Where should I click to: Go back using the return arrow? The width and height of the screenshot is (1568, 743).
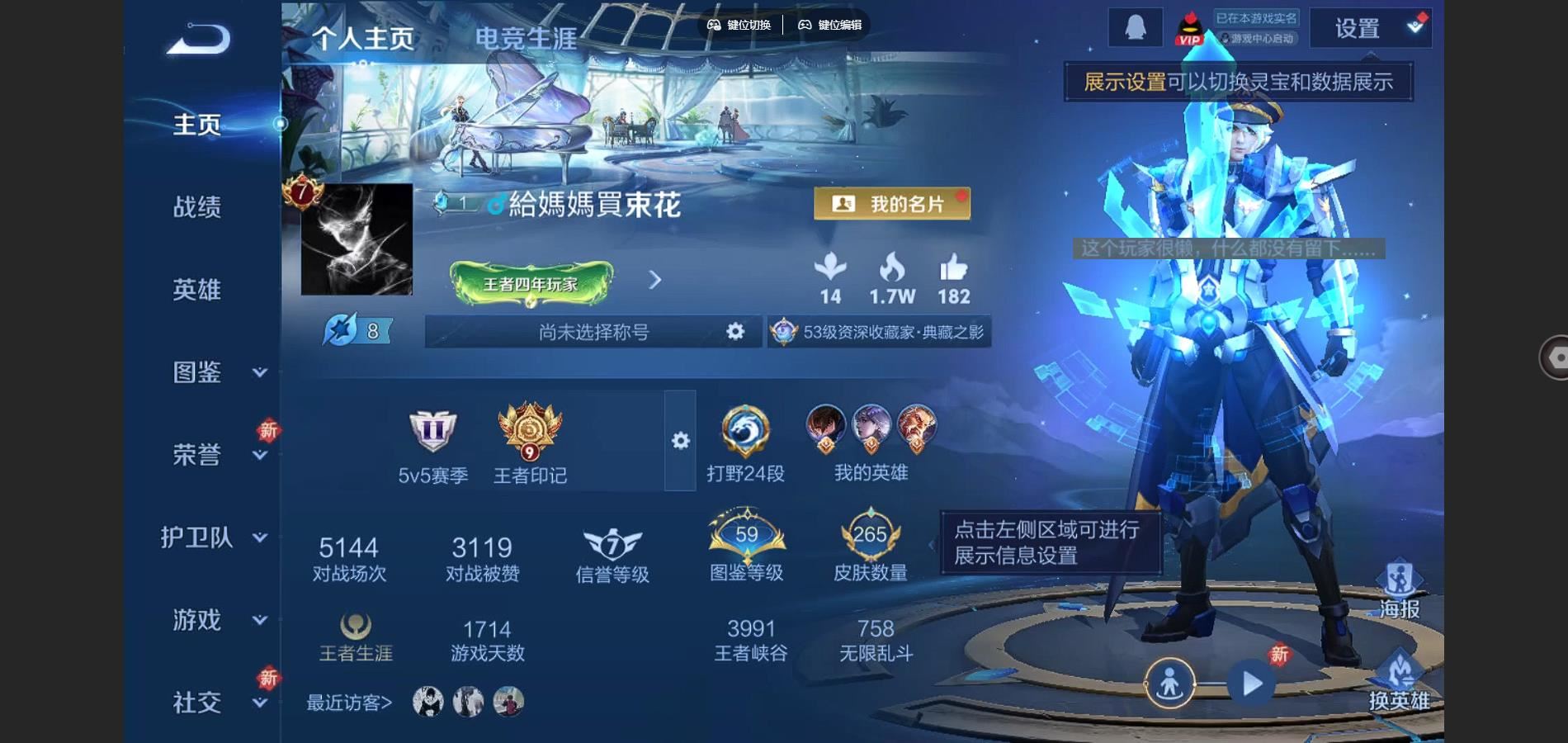(198, 39)
